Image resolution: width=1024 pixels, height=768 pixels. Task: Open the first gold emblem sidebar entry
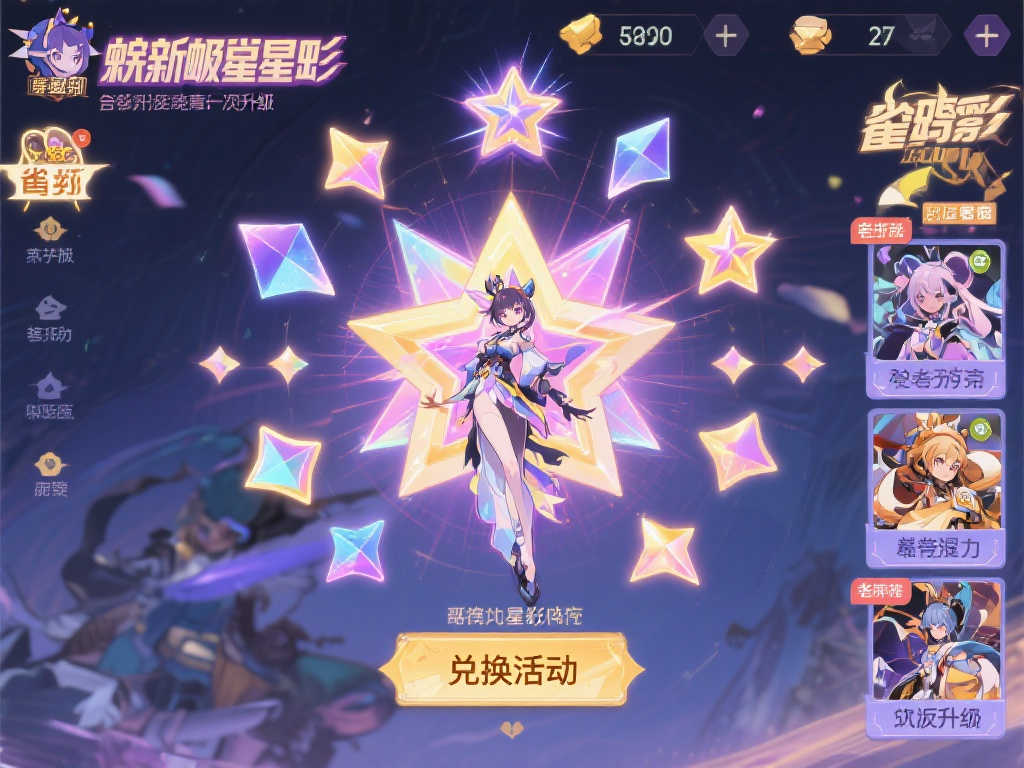(x=50, y=230)
